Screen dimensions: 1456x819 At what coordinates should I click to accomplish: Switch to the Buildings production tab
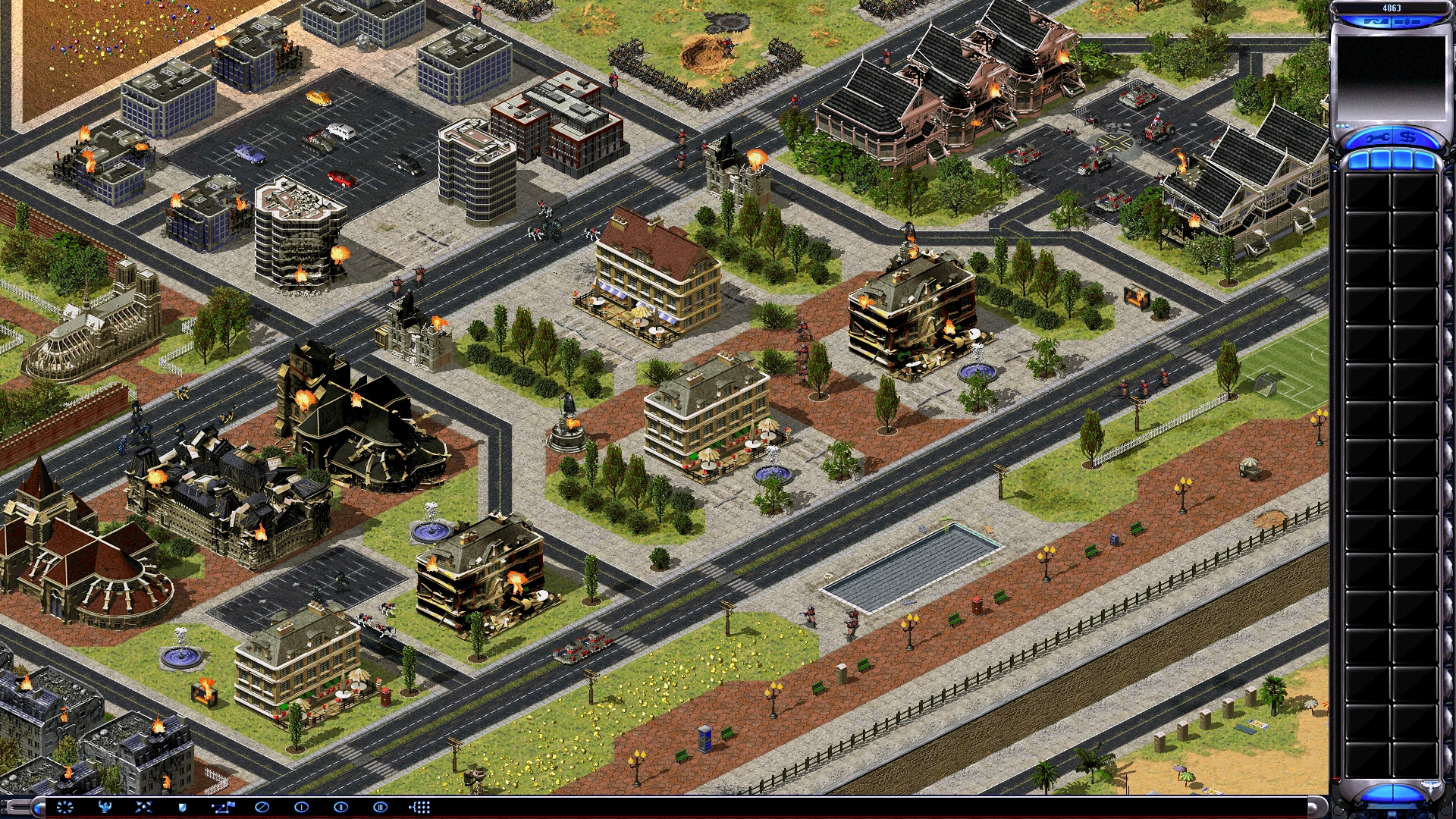1358,159
